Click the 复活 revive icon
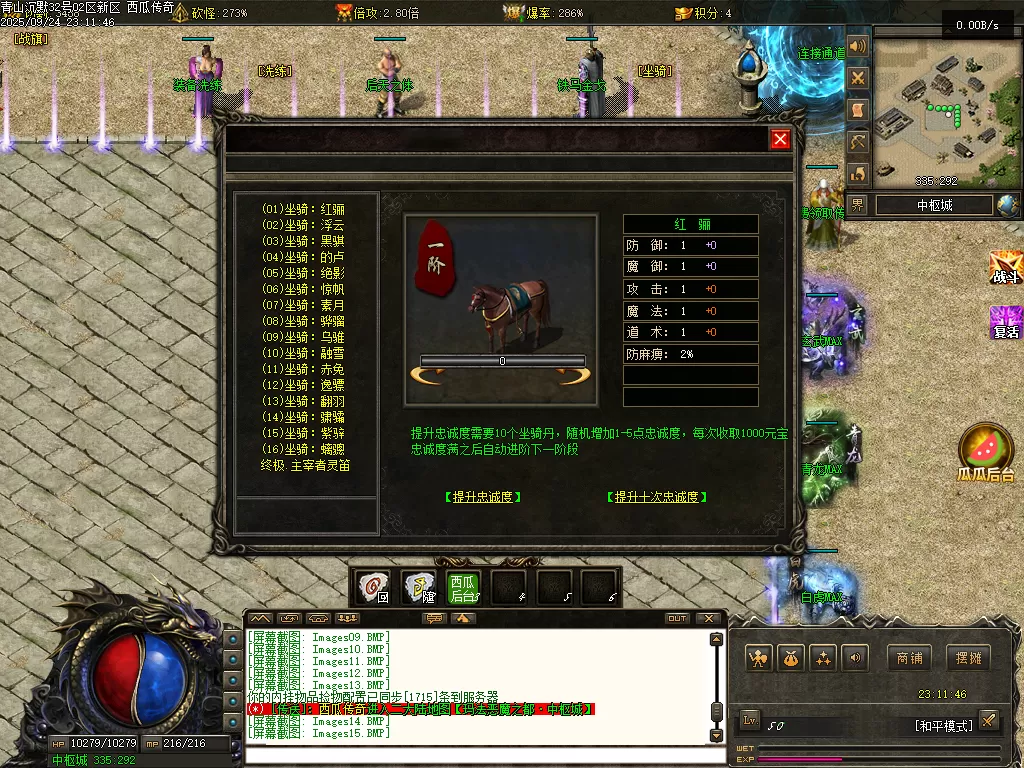This screenshot has width=1024, height=768. [1004, 322]
